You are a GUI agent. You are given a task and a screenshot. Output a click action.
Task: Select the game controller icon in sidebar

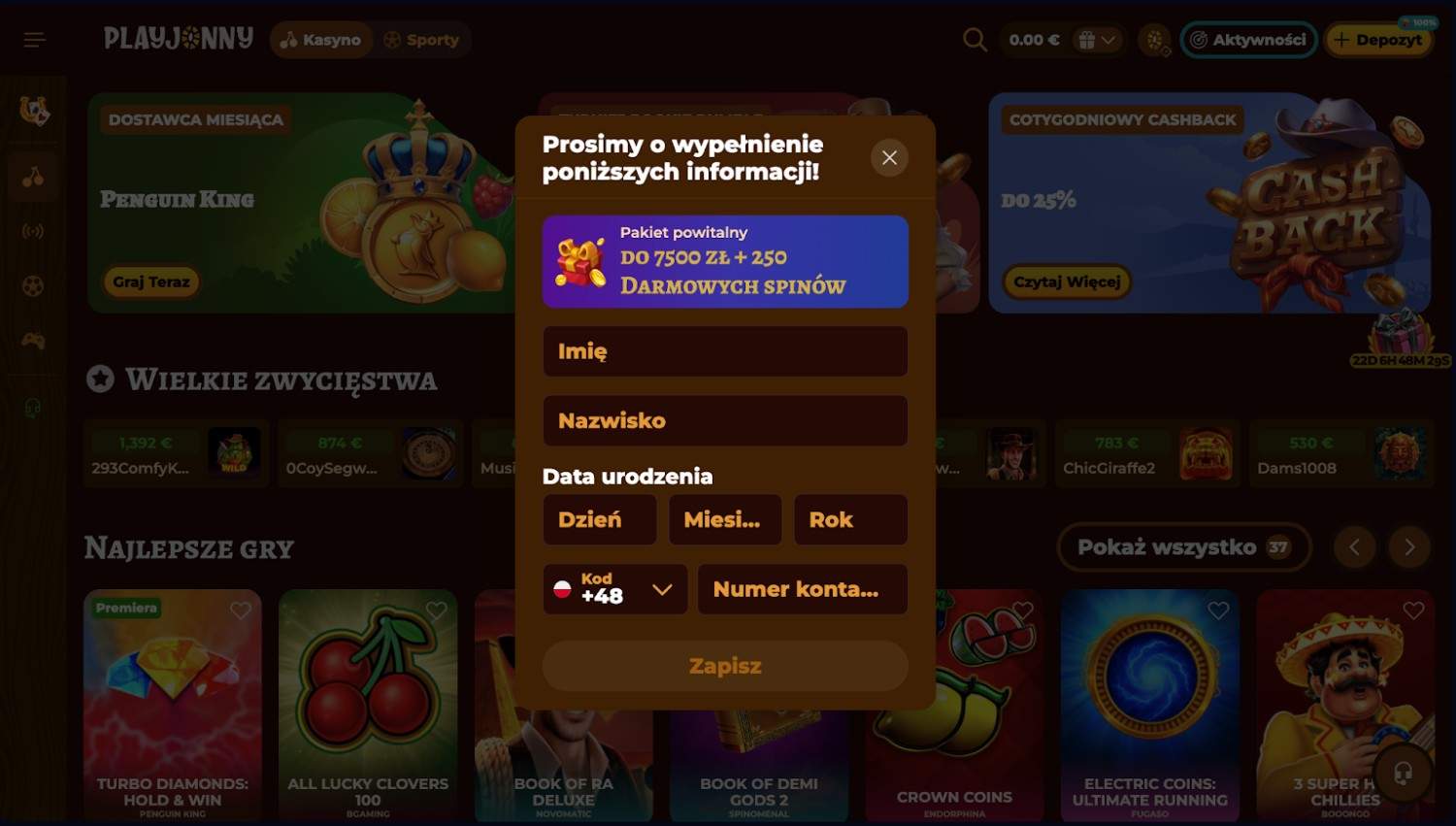click(33, 340)
